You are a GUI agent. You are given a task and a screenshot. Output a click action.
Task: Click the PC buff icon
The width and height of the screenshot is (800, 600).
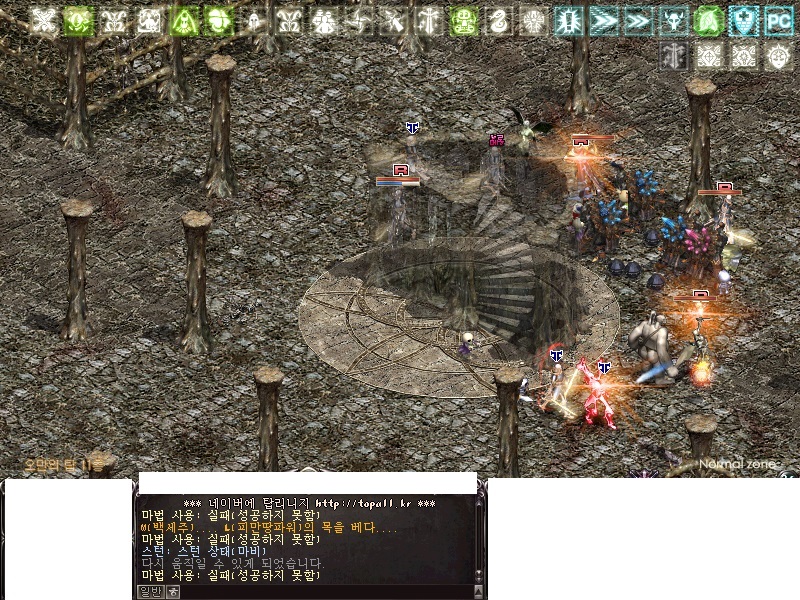coord(779,21)
